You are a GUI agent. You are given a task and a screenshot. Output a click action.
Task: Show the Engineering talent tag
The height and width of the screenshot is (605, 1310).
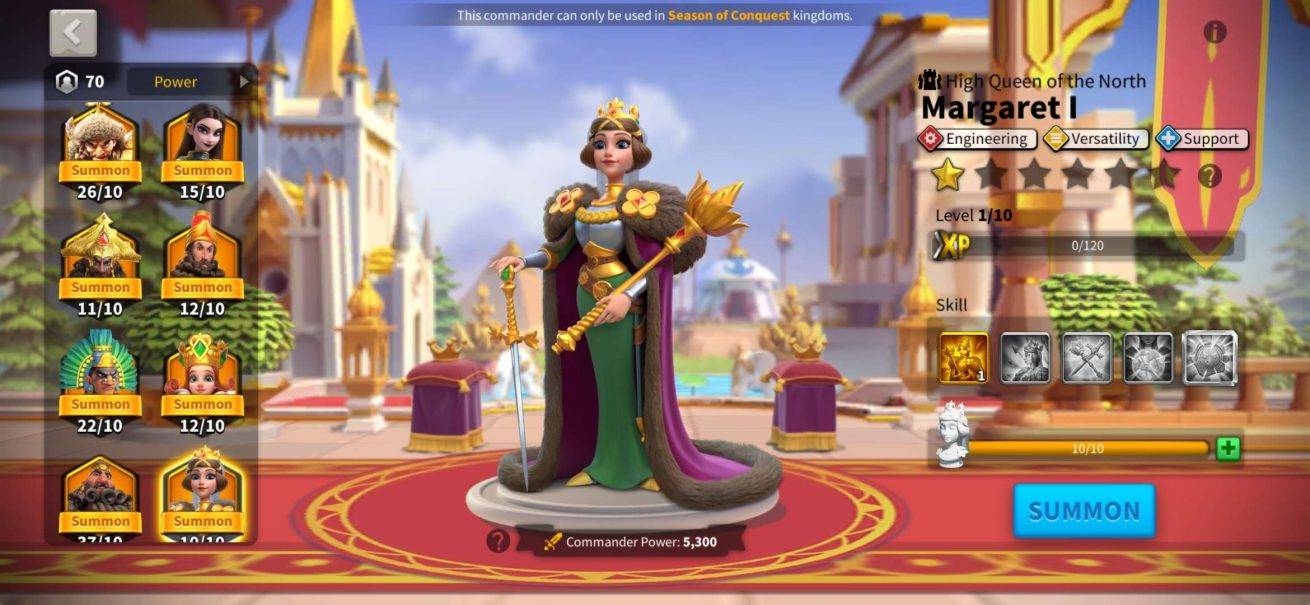click(976, 139)
